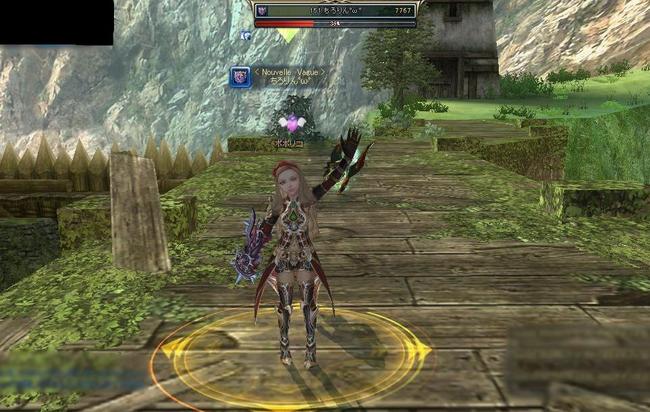Image resolution: width=650 pixels, height=412 pixels.
Task: Select the Nouvelle Vague guild emblem
Action: (240, 77)
